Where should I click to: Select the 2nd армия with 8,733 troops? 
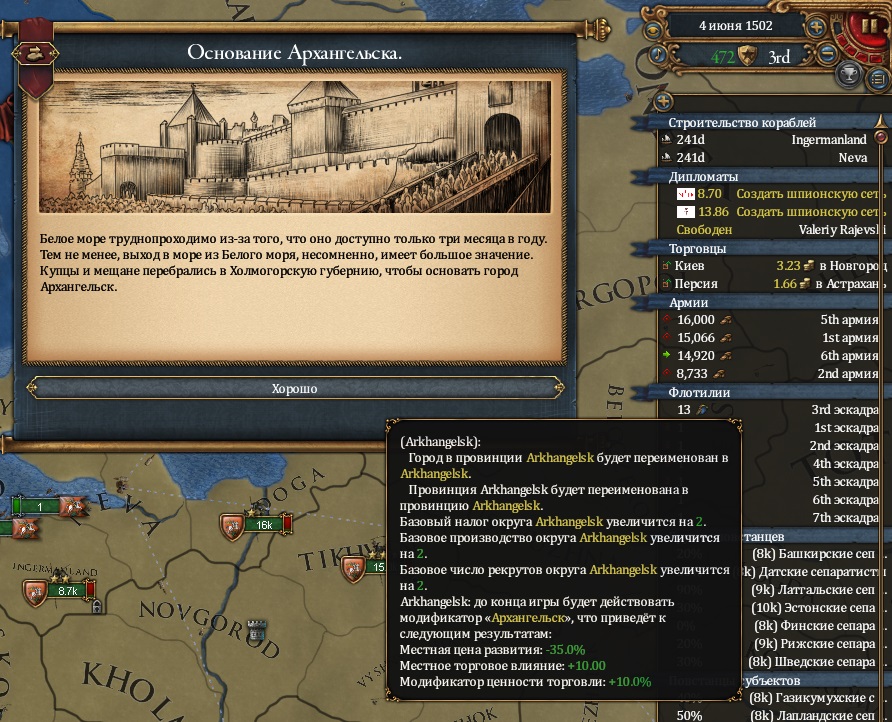point(770,374)
